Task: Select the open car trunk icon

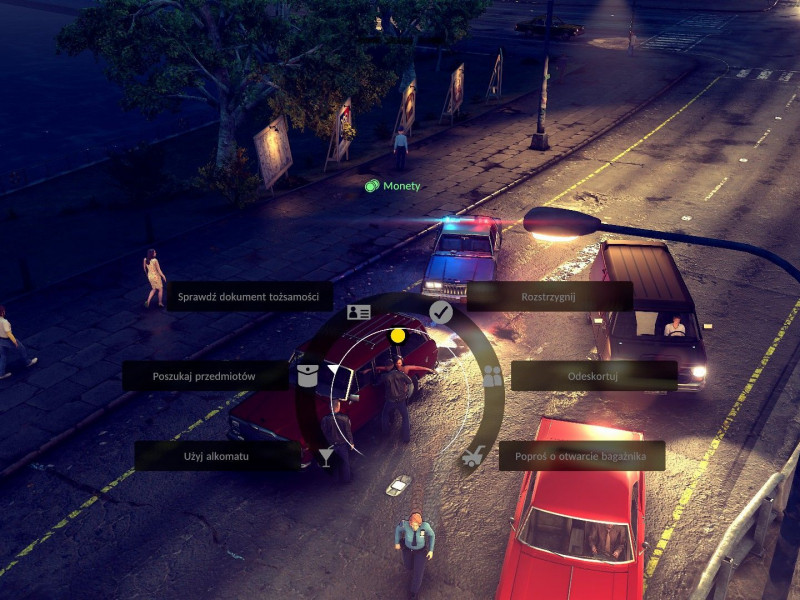Action: pos(473,458)
